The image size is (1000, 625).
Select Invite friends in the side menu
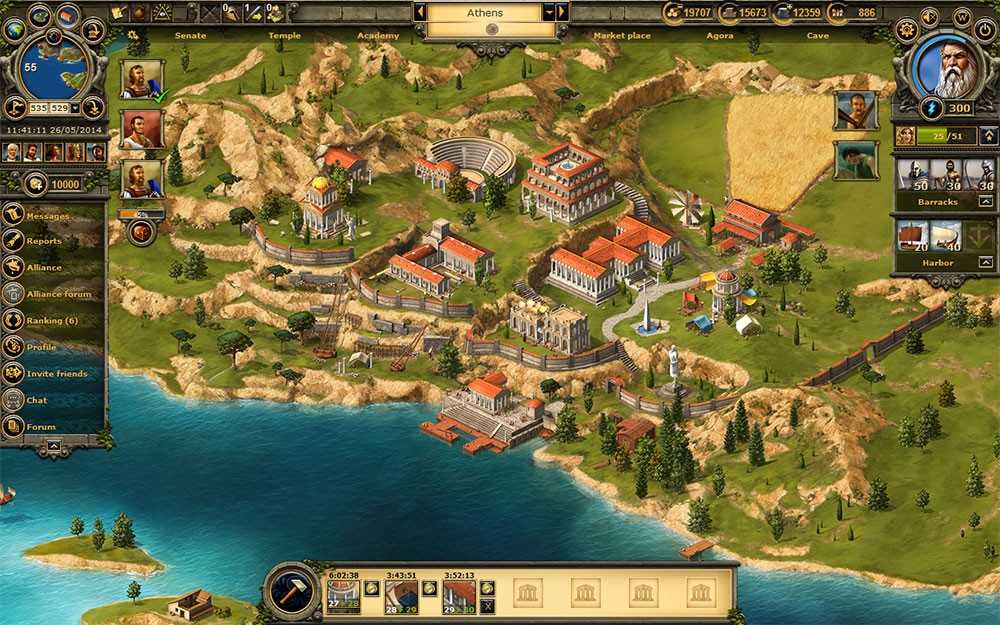pyautogui.click(x=57, y=373)
